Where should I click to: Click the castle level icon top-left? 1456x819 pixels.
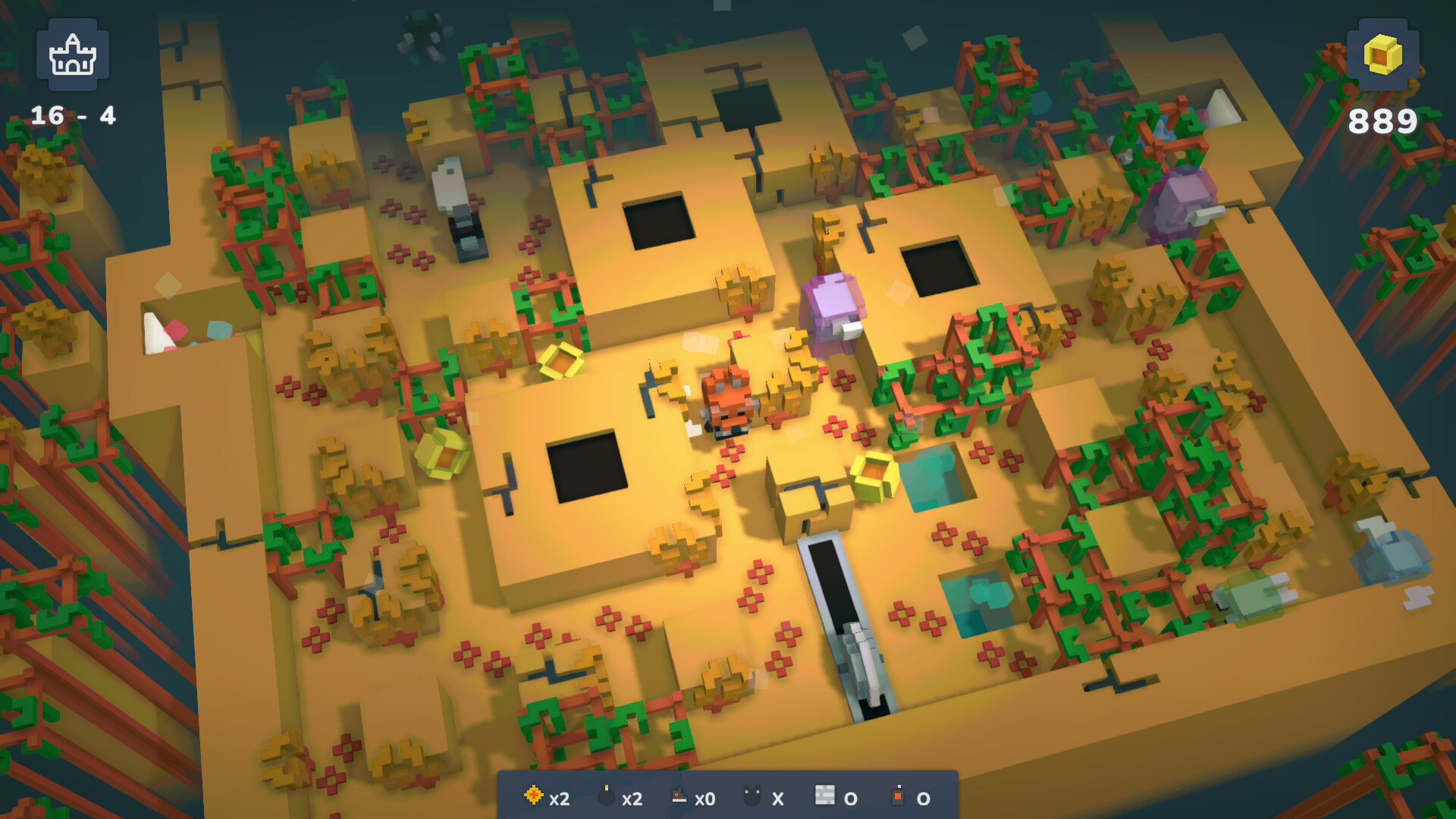tap(73, 55)
